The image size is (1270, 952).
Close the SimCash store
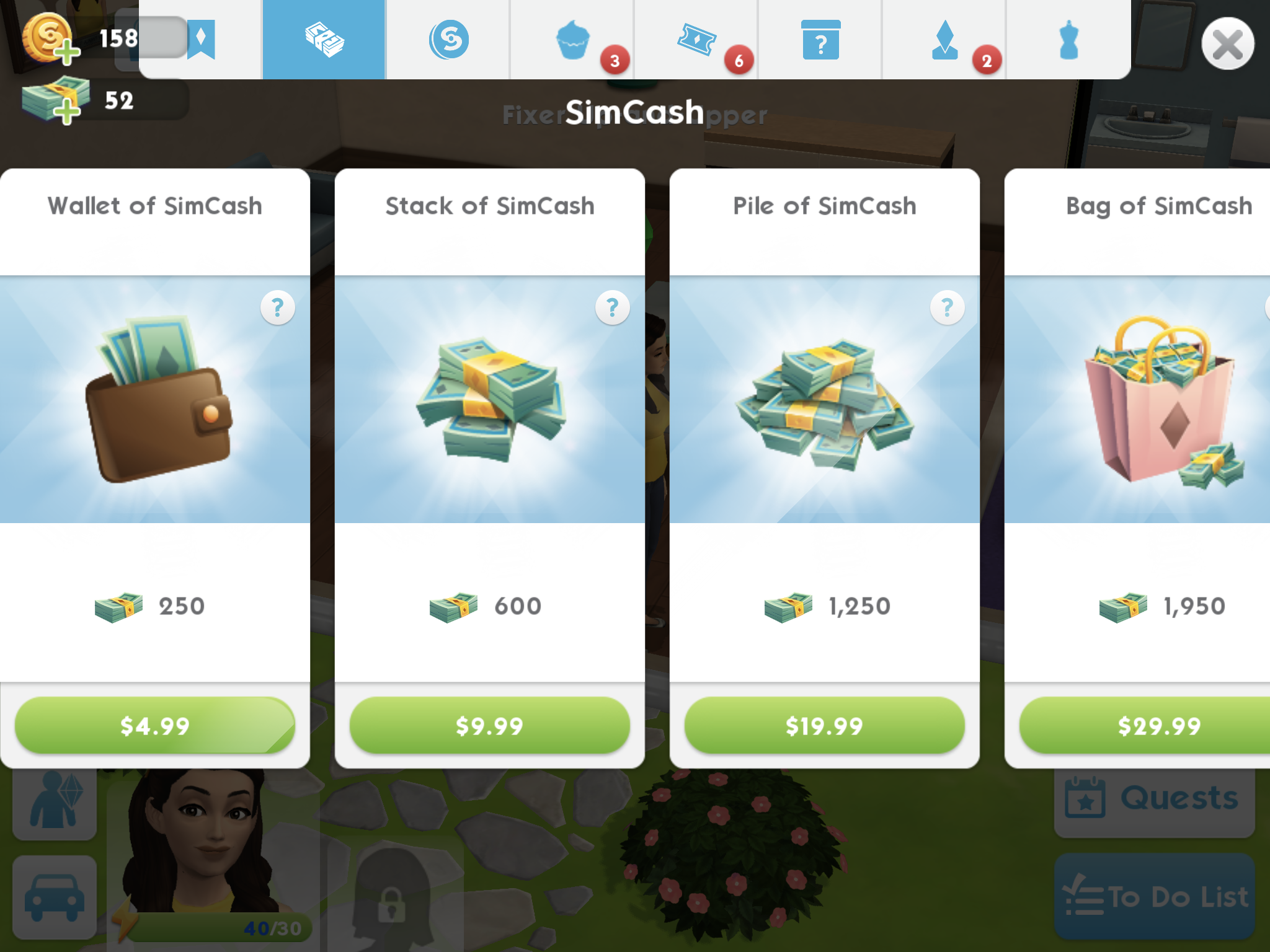(1227, 44)
